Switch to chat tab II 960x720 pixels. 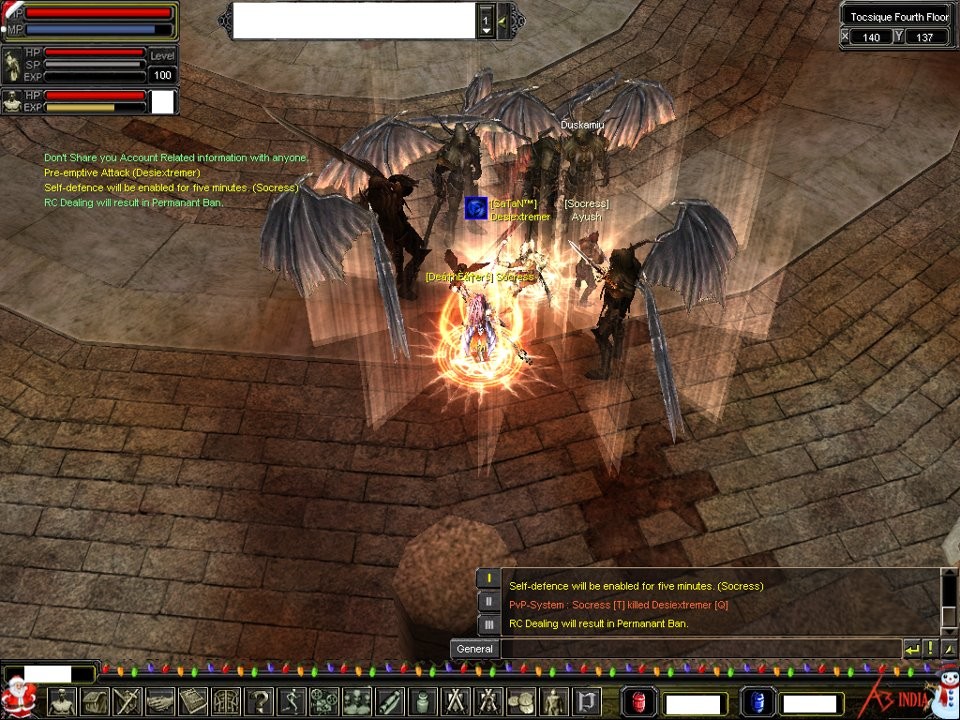coord(488,601)
